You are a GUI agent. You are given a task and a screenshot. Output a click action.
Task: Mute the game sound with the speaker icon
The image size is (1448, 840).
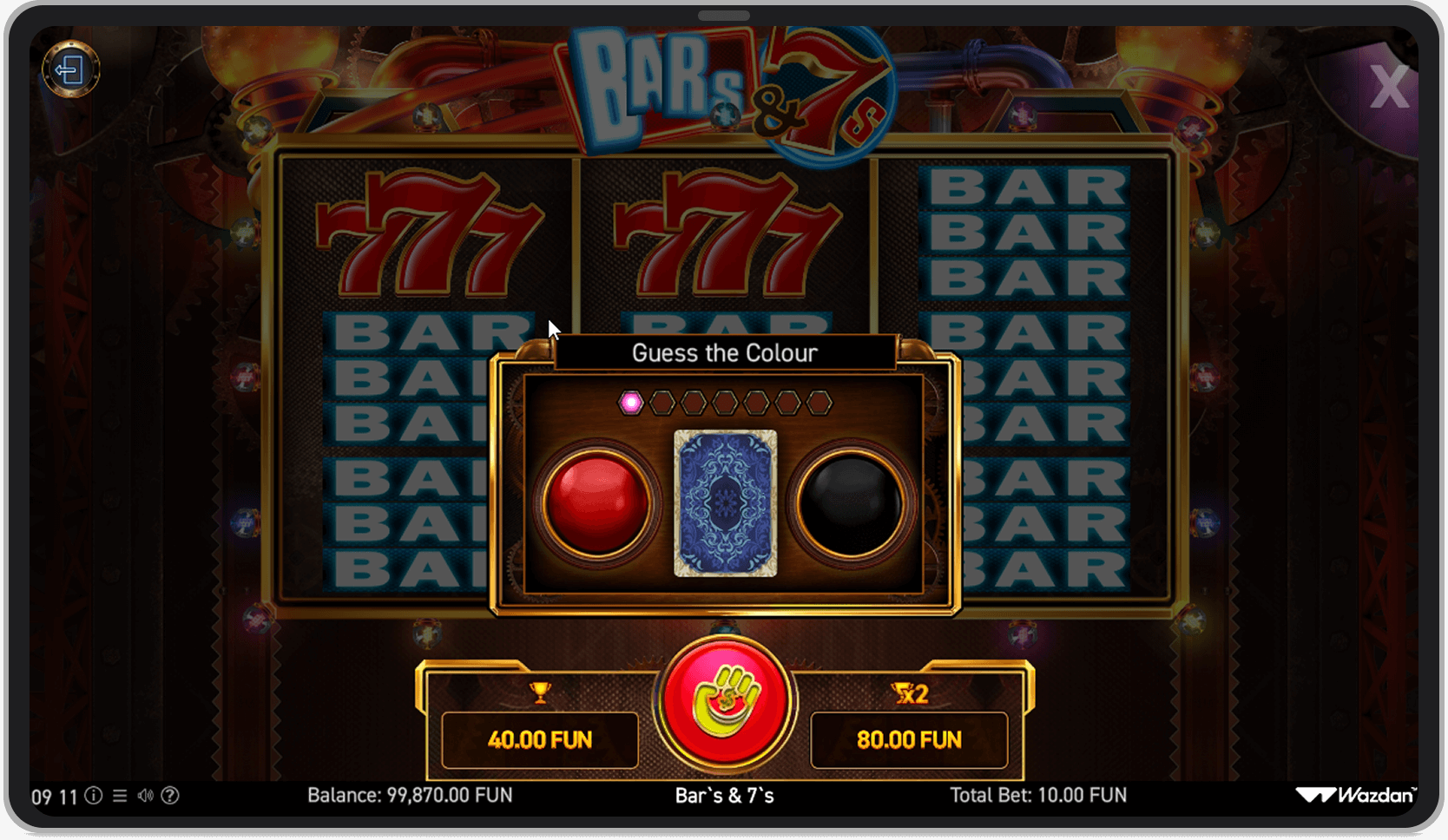pos(145,796)
